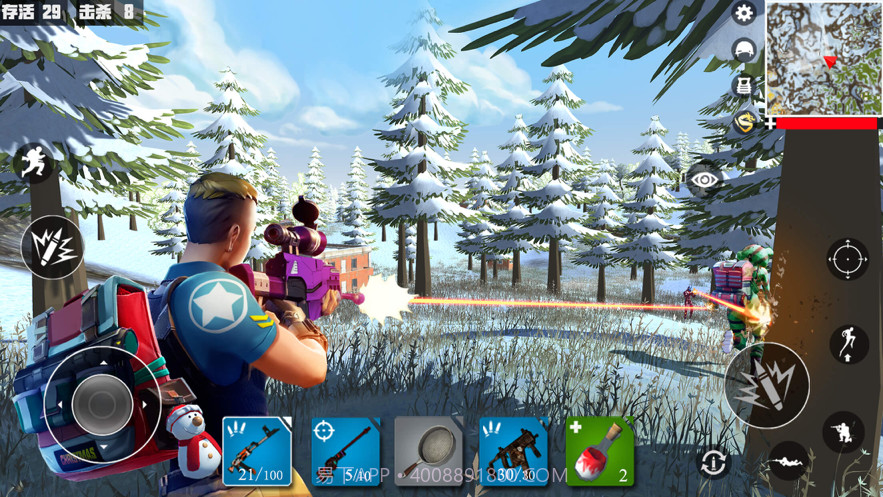This screenshot has height=497, width=883.
Task: Select the submachine gun weapon slot
Action: [x=514, y=451]
